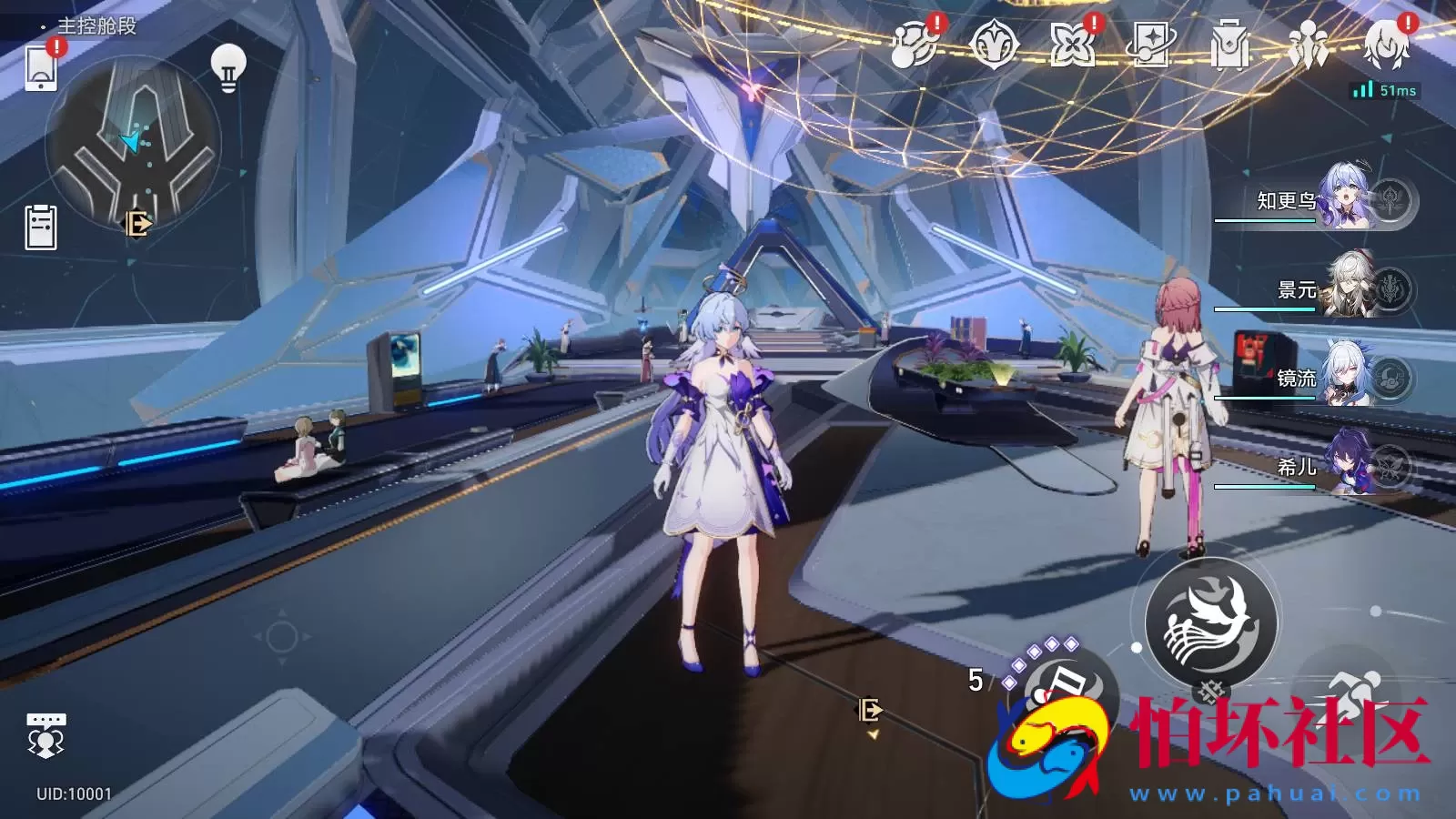The height and width of the screenshot is (819, 1456).
Task: Open the character roster icon with alert
Action: 1386,44
